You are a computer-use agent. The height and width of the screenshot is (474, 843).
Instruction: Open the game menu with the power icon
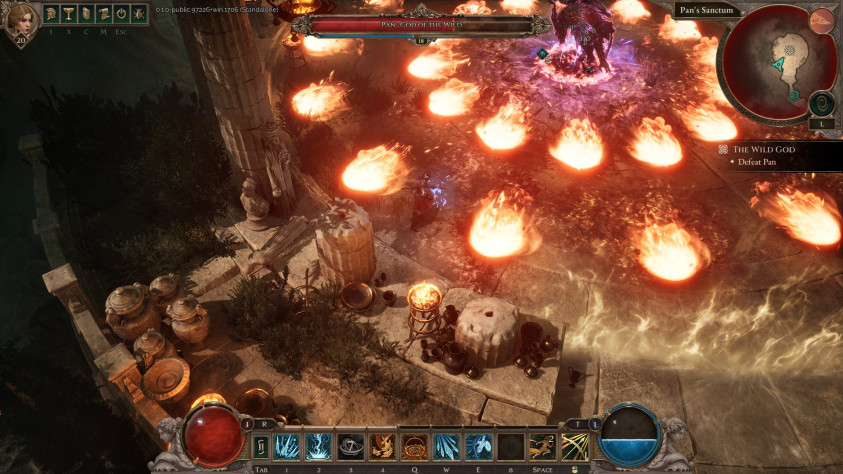(x=120, y=14)
